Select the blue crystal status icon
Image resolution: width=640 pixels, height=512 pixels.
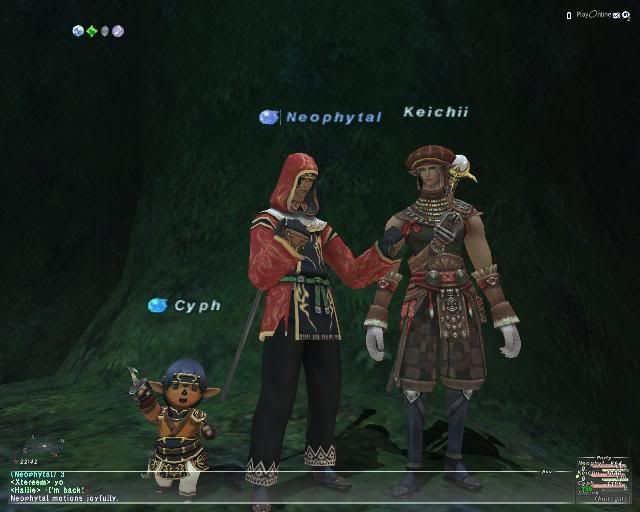(x=78, y=31)
